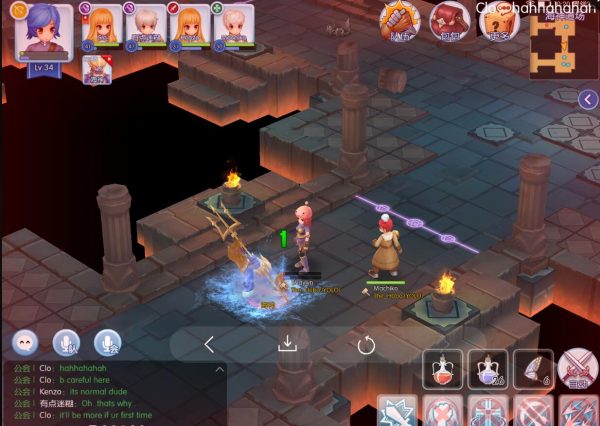Use the red potion slot
Screen dimensions: 600x426
point(443,369)
